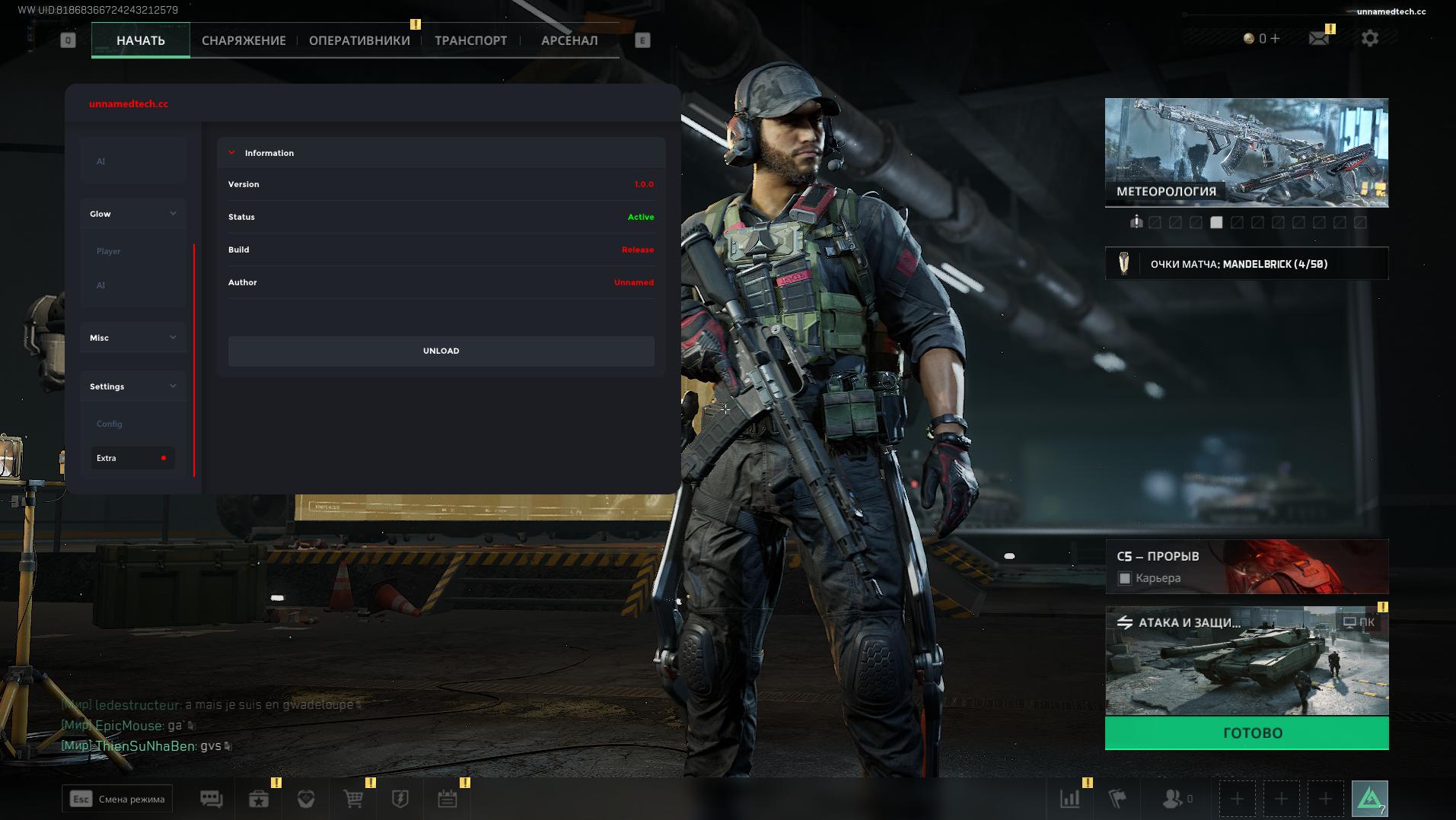Open the chat bubbles icon
Viewport: 1456px width, 820px height.
(x=212, y=799)
